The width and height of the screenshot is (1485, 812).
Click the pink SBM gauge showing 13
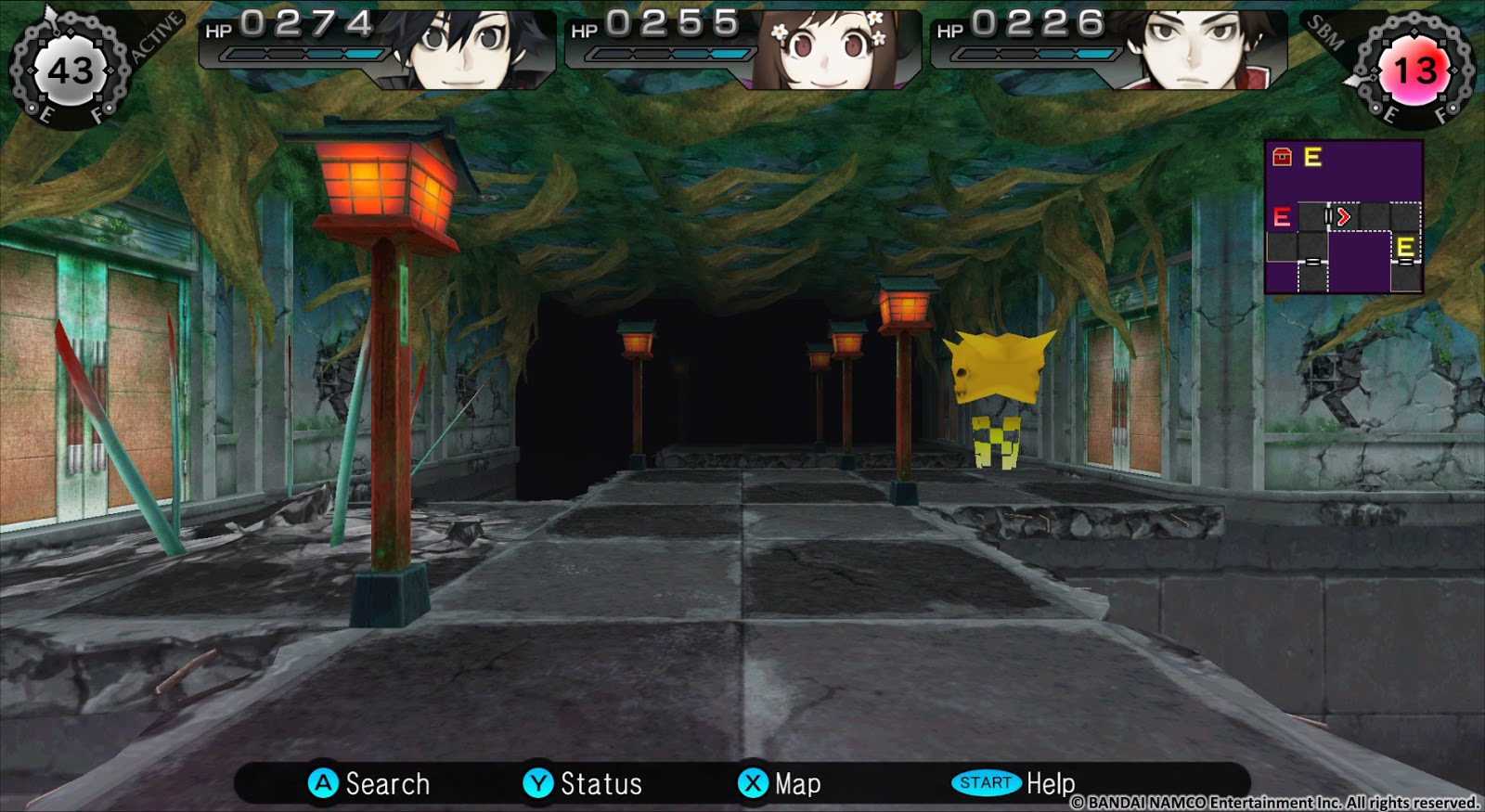[1414, 67]
